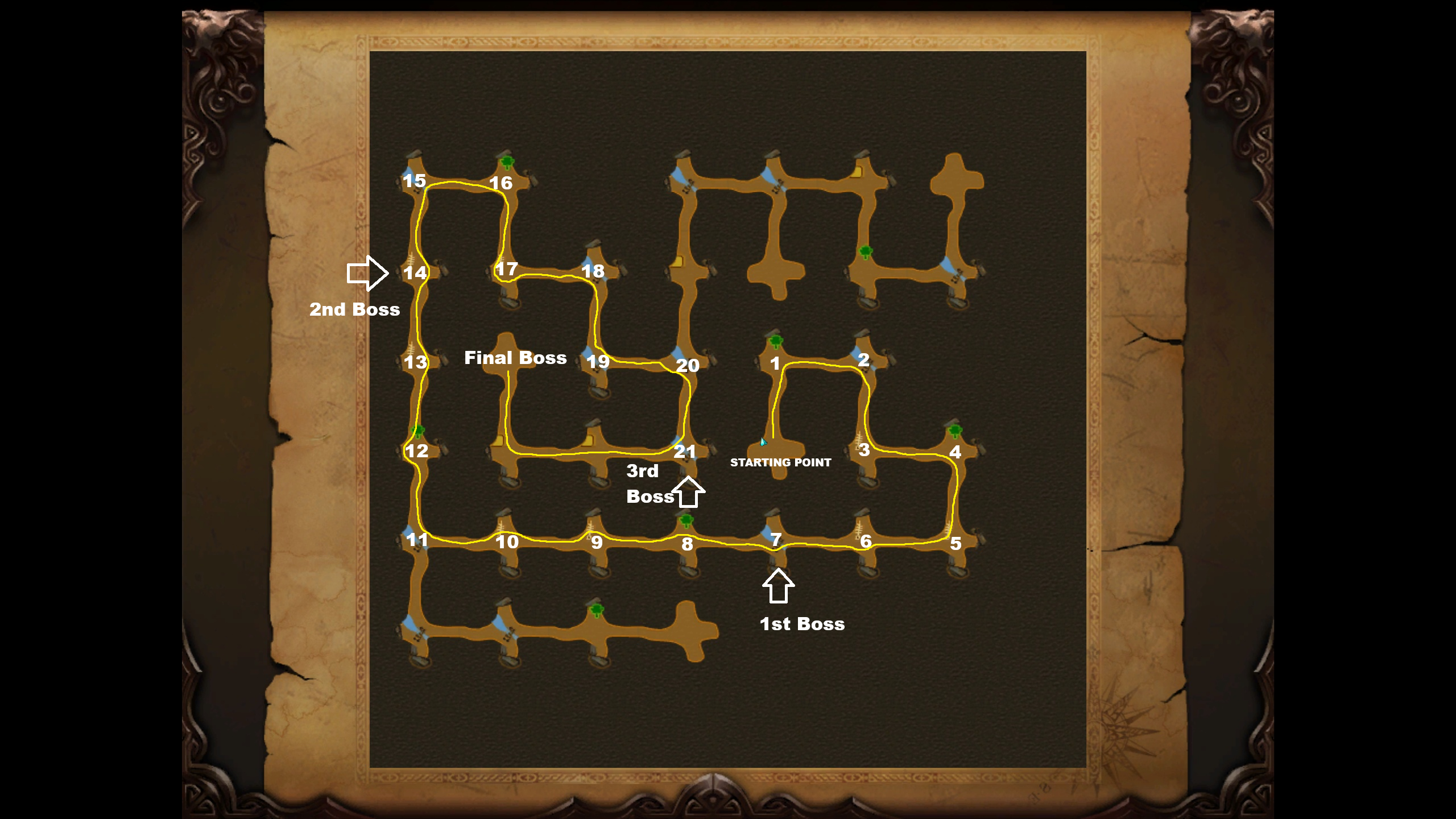The image size is (1456, 819).
Task: Choose map room numbered 11
Action: click(x=417, y=539)
